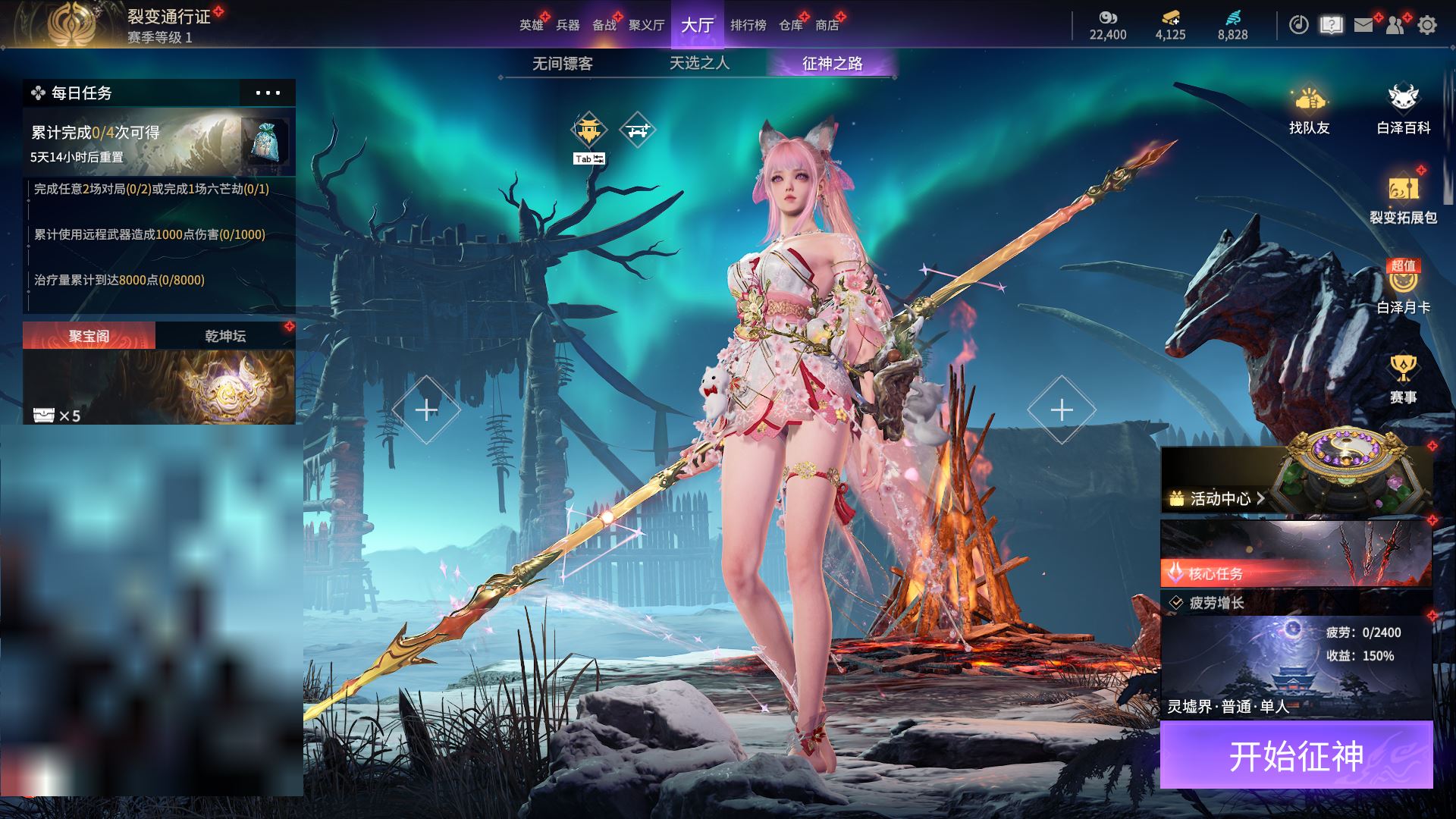
Task: Click 找队友 to find teammates
Action: click(x=1309, y=110)
